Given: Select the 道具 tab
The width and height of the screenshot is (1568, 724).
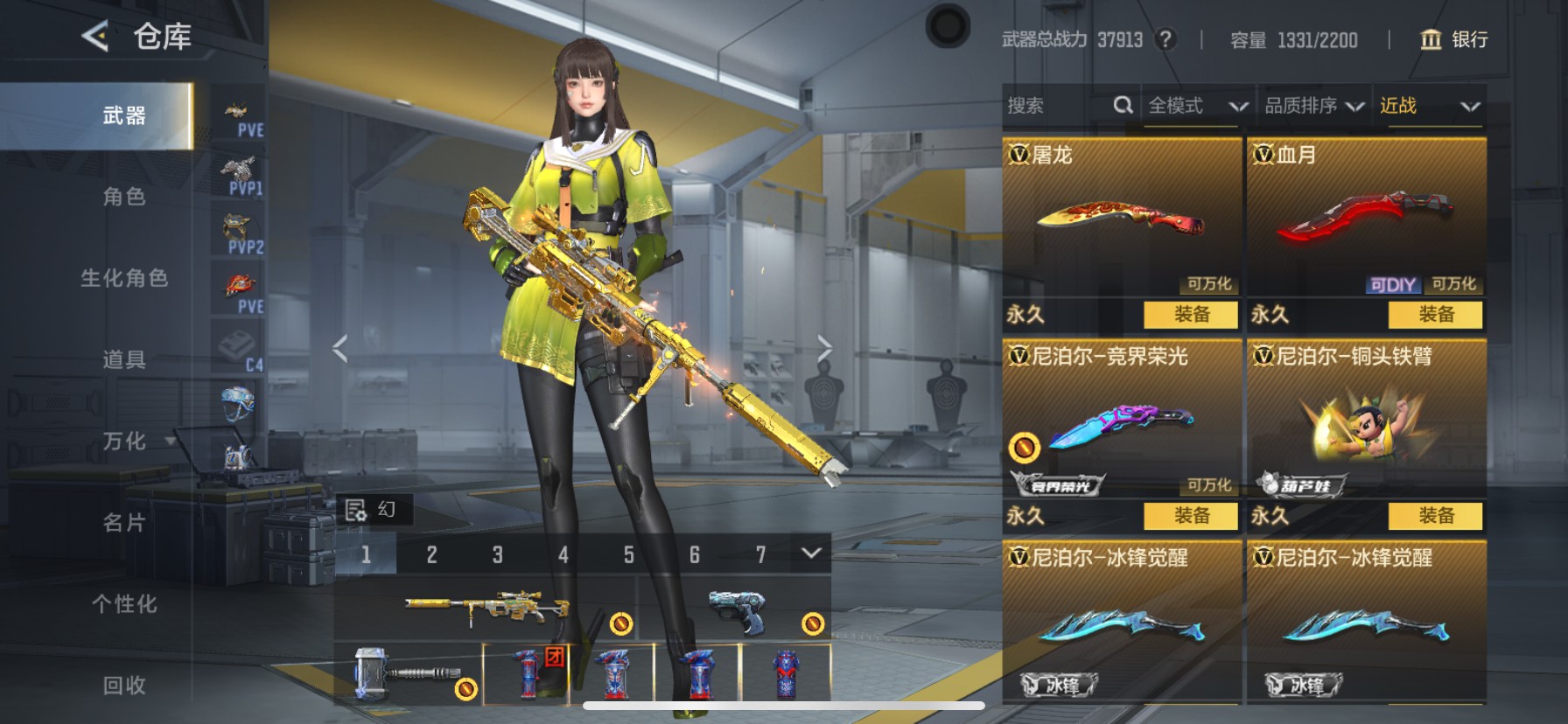Looking at the screenshot, I should click(x=124, y=359).
